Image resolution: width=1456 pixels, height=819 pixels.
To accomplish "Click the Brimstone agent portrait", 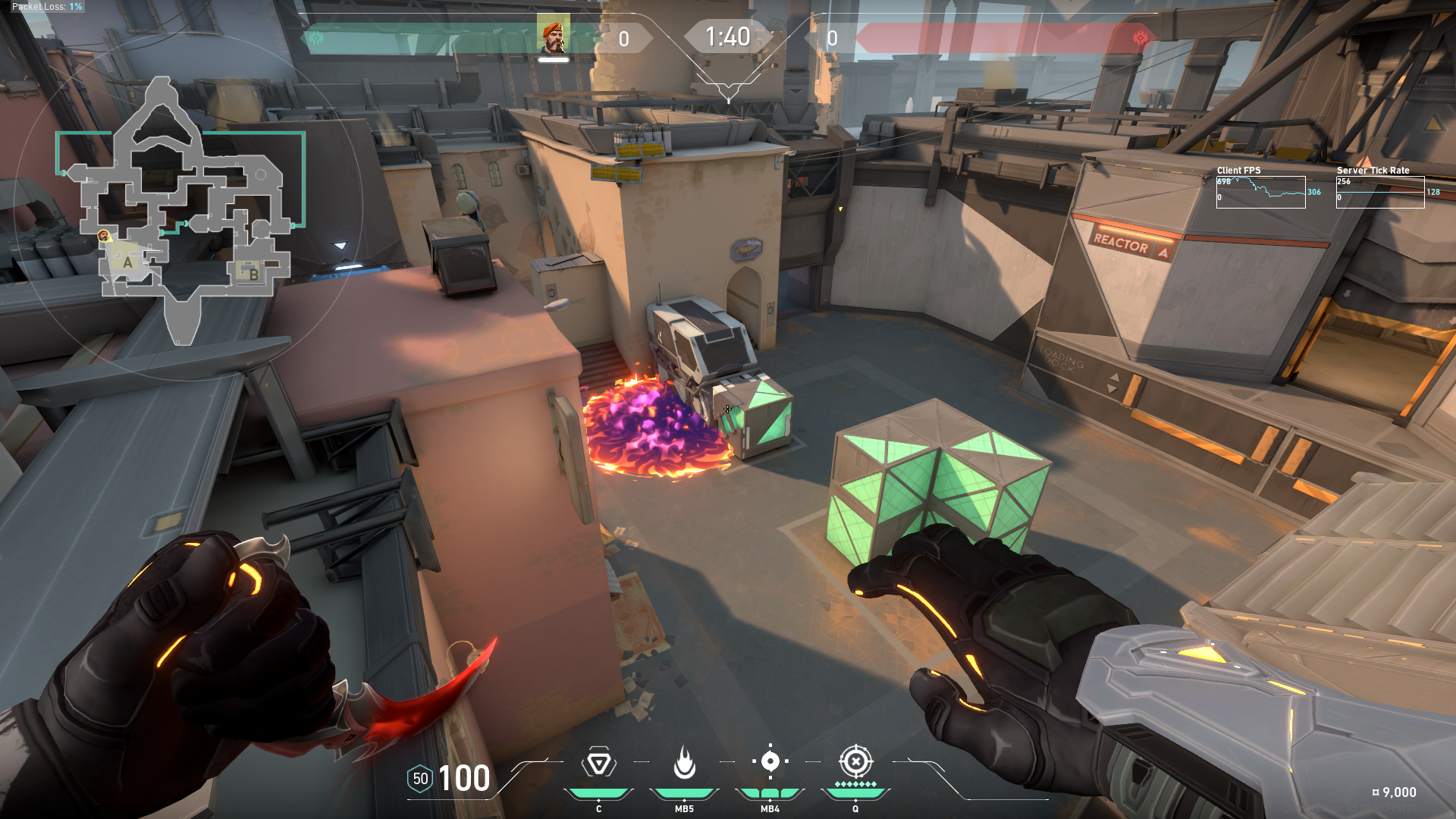I will pyautogui.click(x=554, y=36).
